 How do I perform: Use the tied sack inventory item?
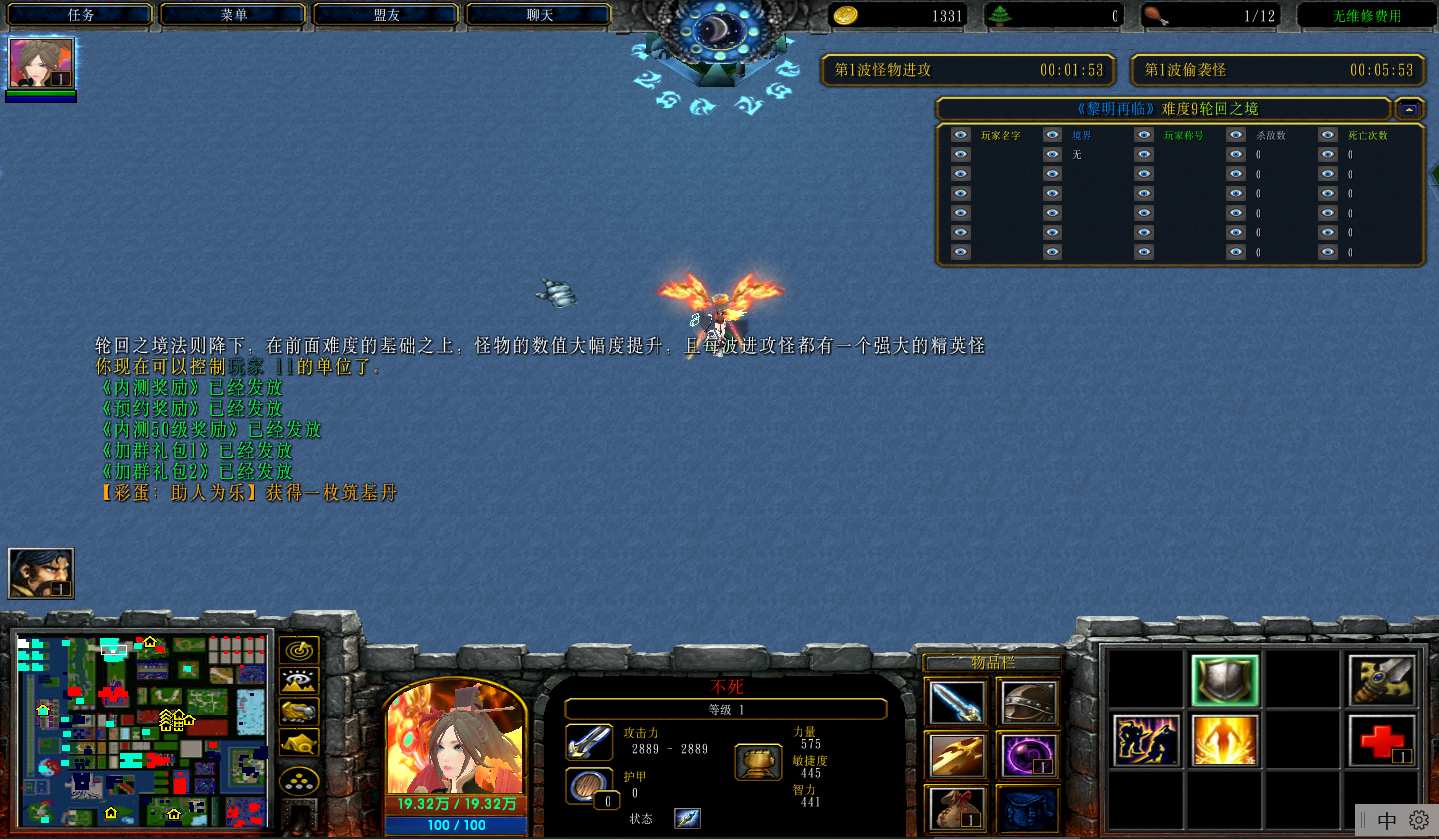pos(959,808)
